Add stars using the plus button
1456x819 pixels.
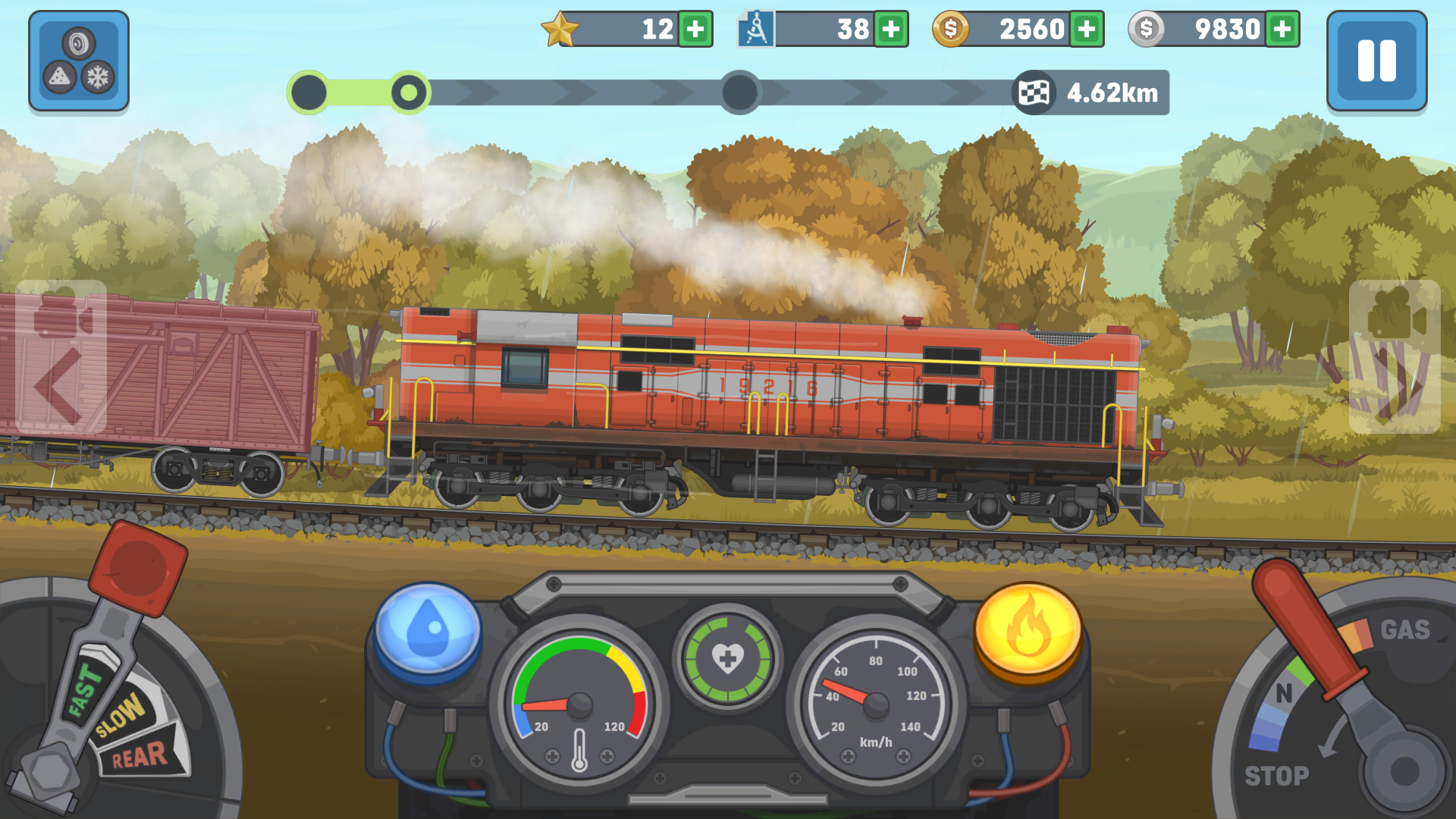coord(695,30)
